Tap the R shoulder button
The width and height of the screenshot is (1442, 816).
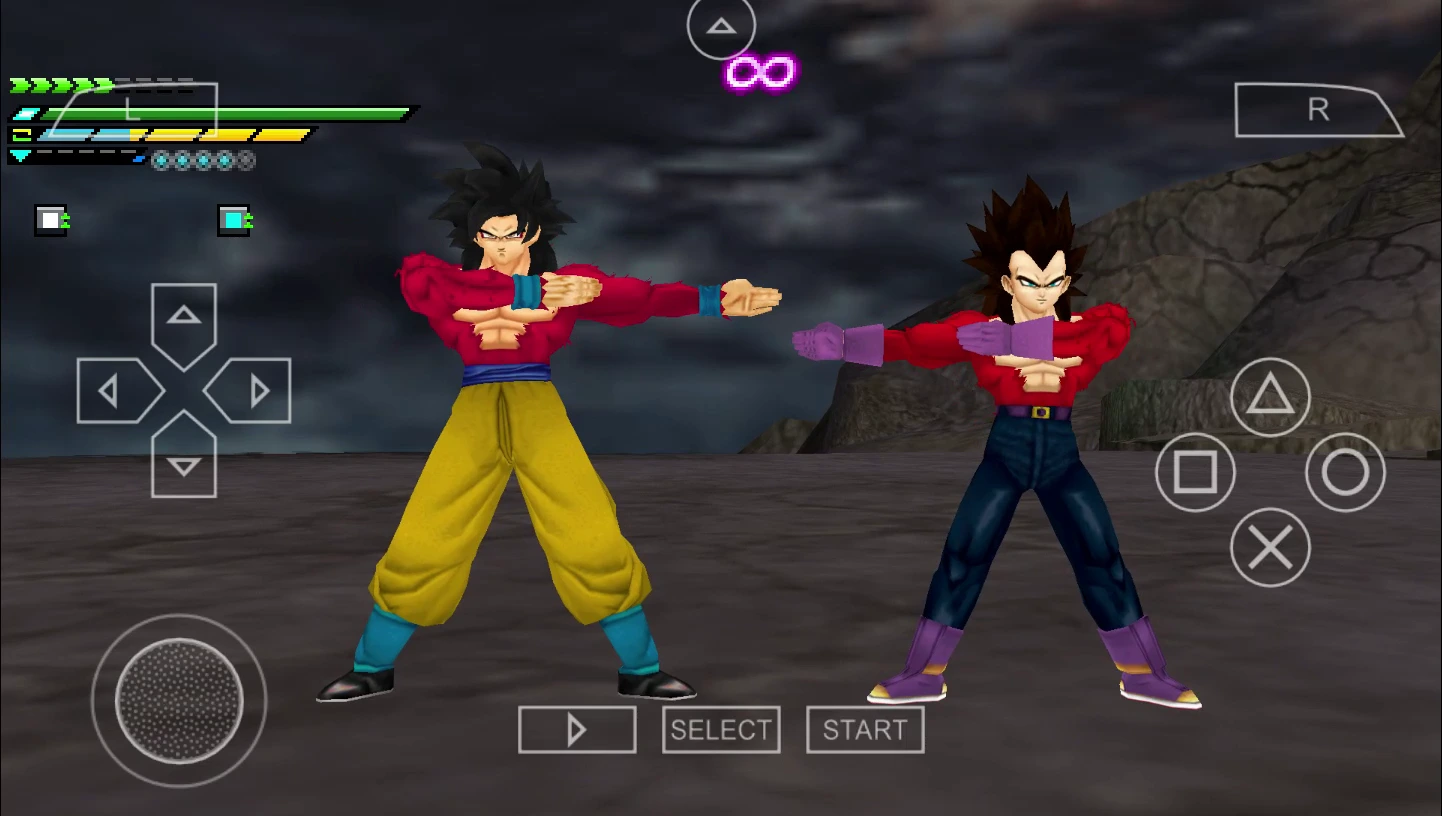1318,110
